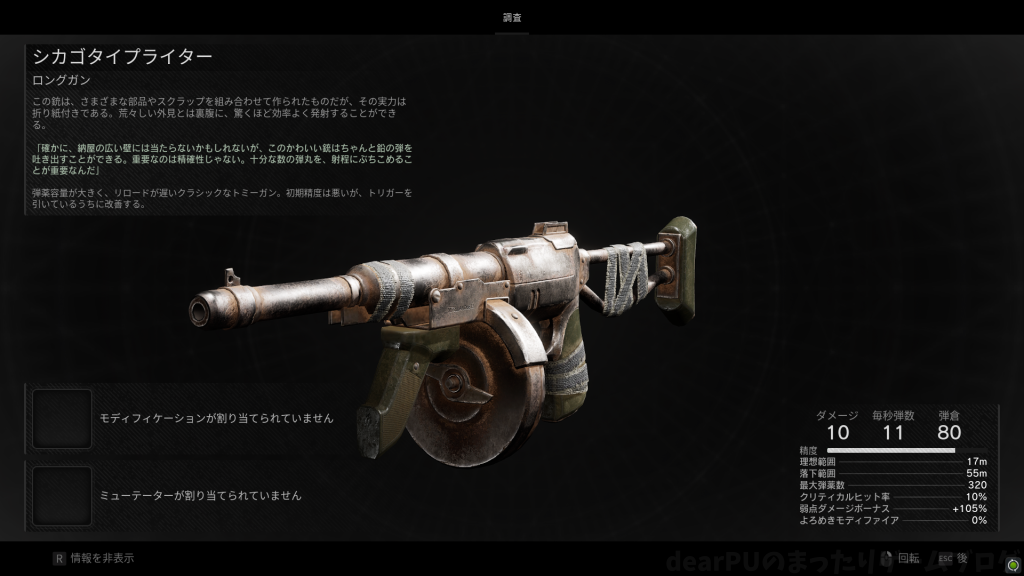Select the 調査 tab at the top

click(512, 18)
